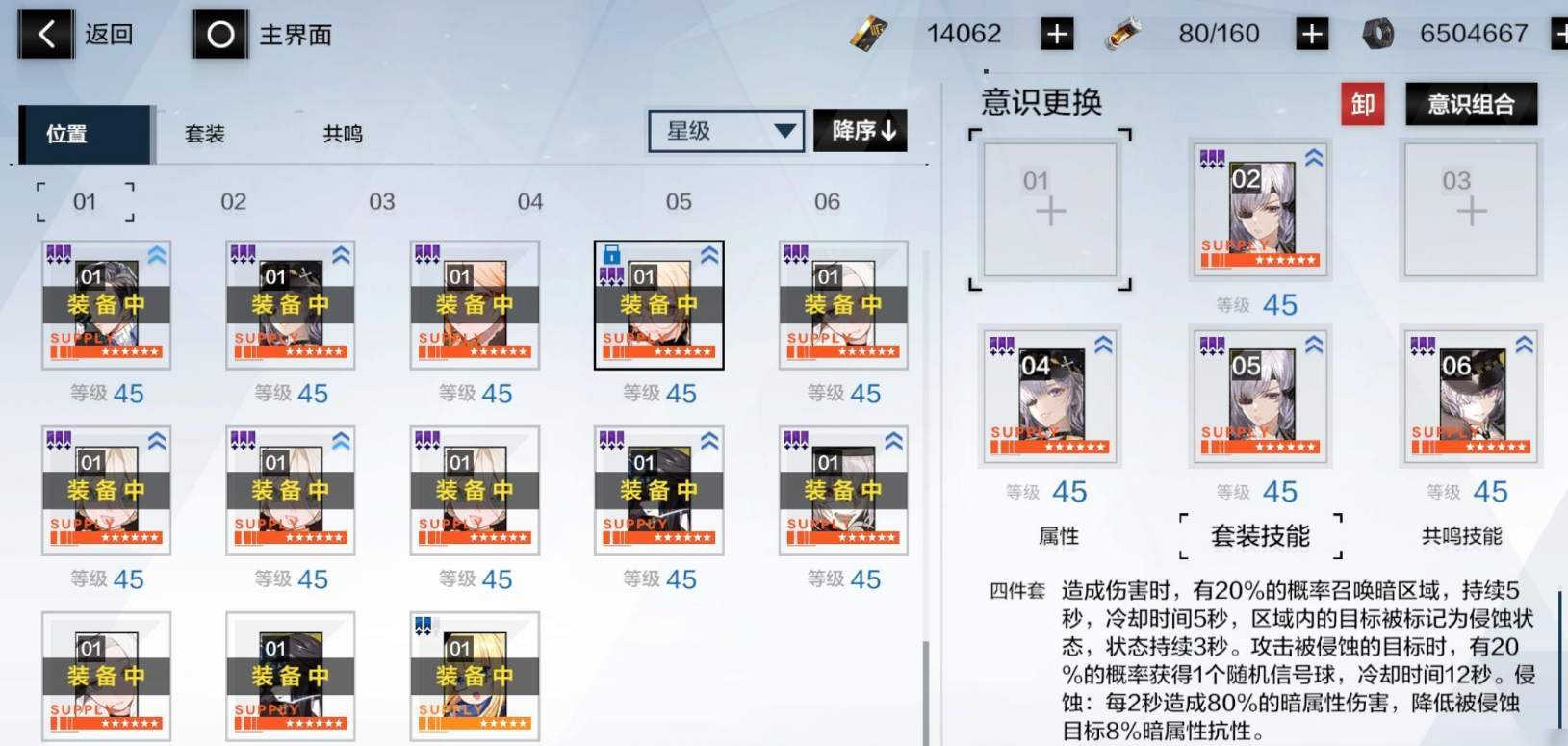This screenshot has height=746, width=1568.
Task: Click the 主界面 circle home icon
Action: point(219,33)
